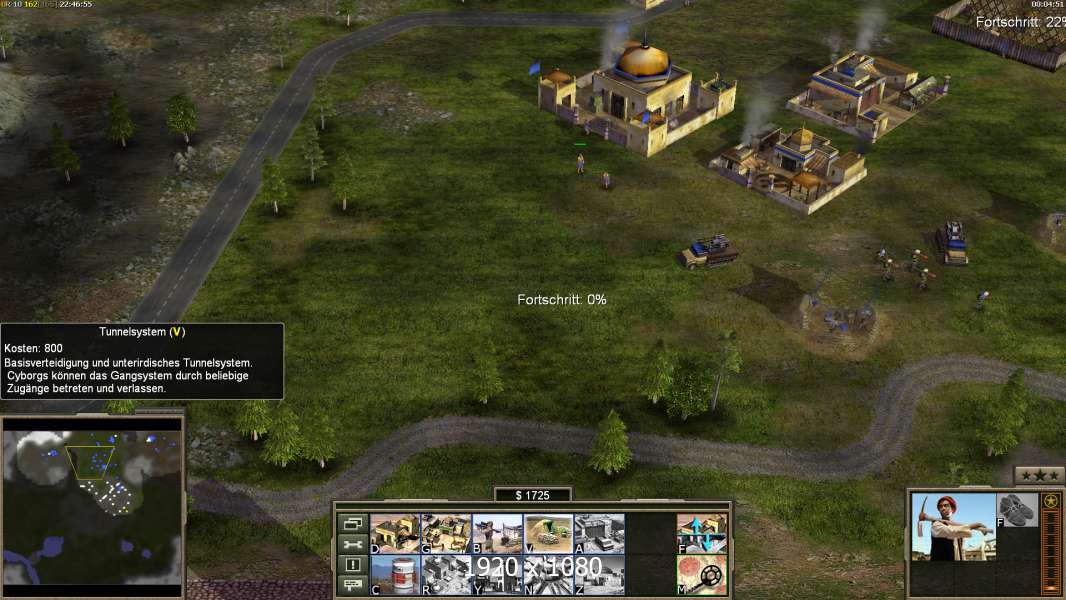Click the gold star rank icon
The height and width of the screenshot is (600, 1066).
1051,501
